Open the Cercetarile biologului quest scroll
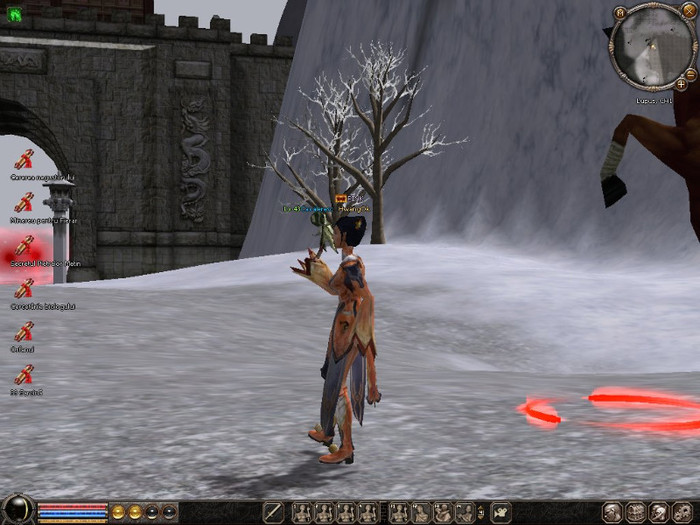This screenshot has height=525, width=700. point(23,289)
